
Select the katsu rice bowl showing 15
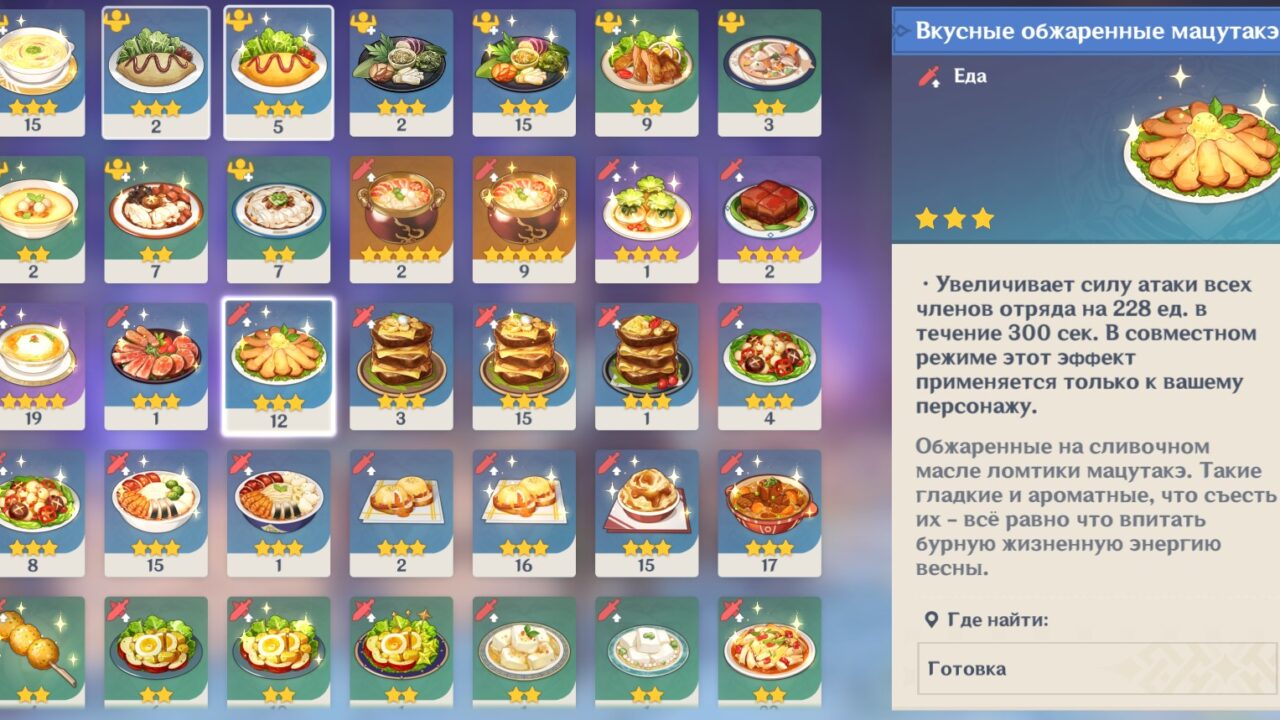[157, 510]
